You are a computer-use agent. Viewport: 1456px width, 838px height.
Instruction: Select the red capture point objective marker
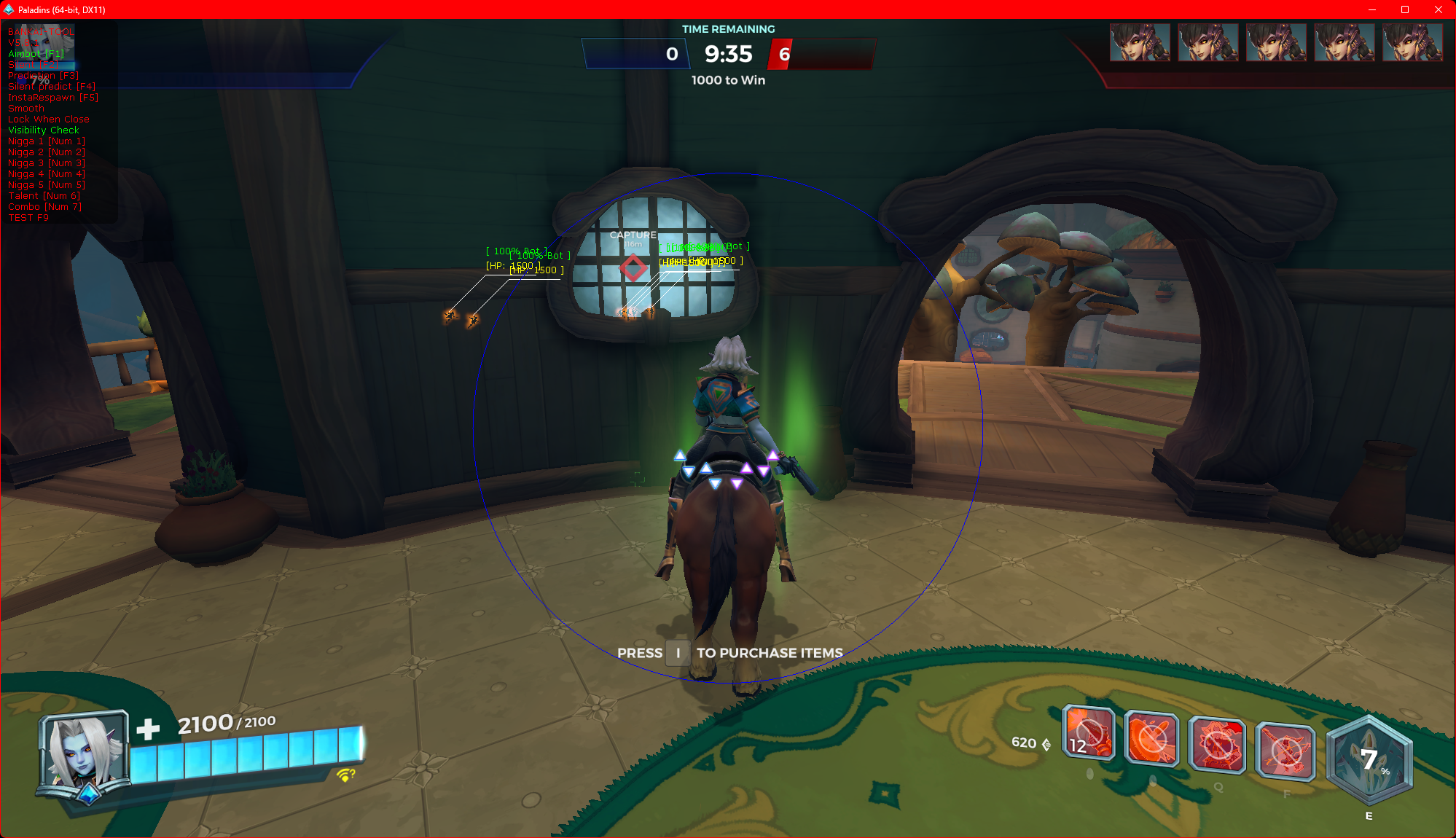tap(633, 268)
